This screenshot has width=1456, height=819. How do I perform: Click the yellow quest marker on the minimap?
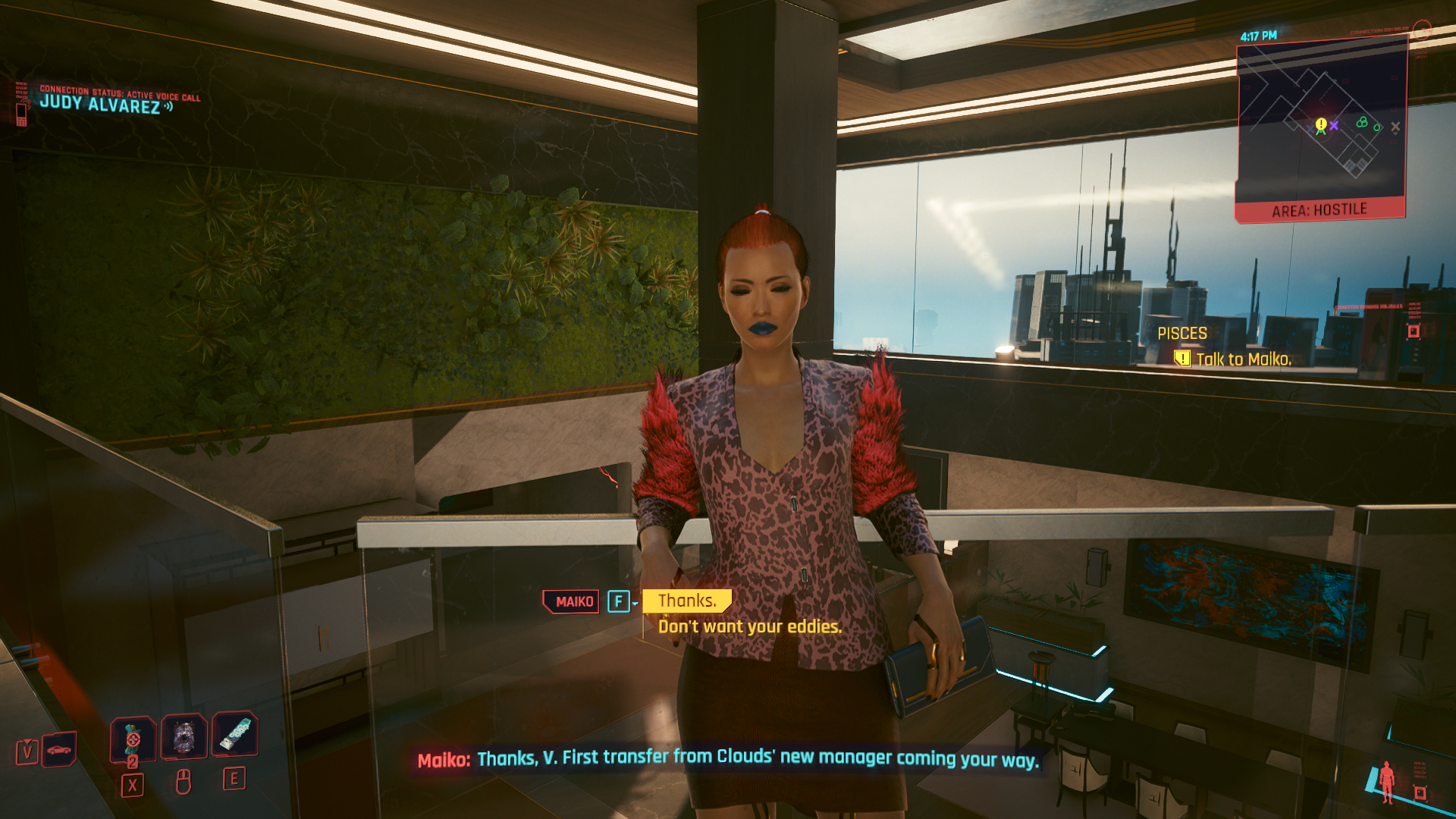click(x=1319, y=124)
